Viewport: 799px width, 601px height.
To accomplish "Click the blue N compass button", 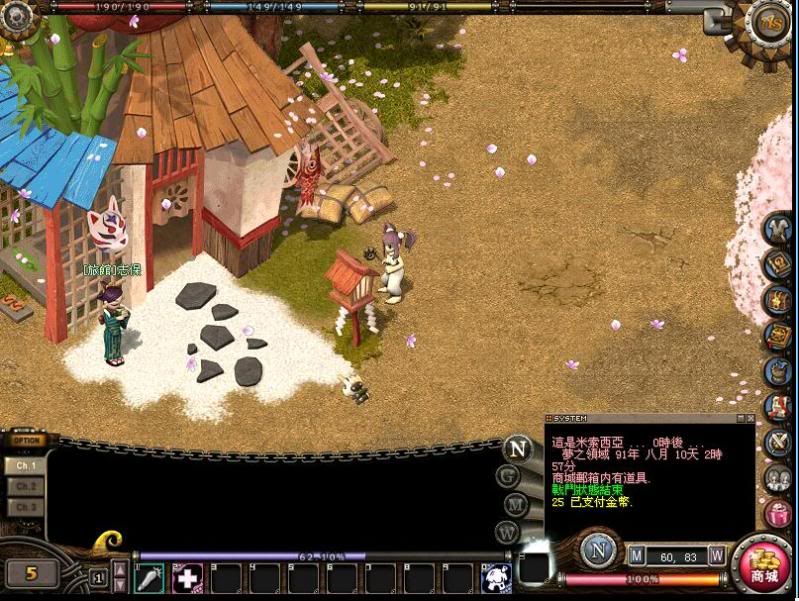I will pyautogui.click(x=598, y=552).
